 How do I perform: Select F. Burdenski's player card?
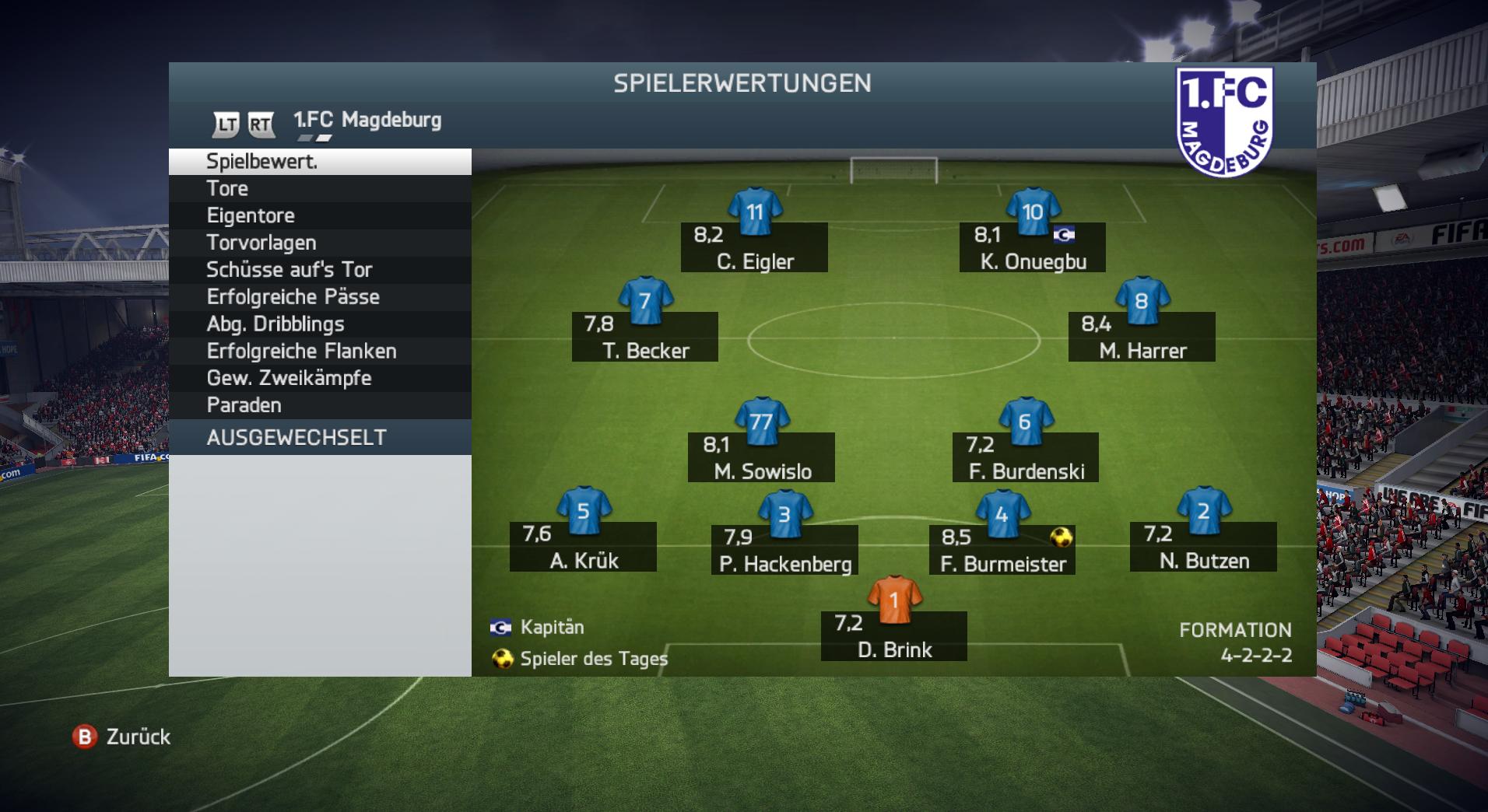[1026, 457]
